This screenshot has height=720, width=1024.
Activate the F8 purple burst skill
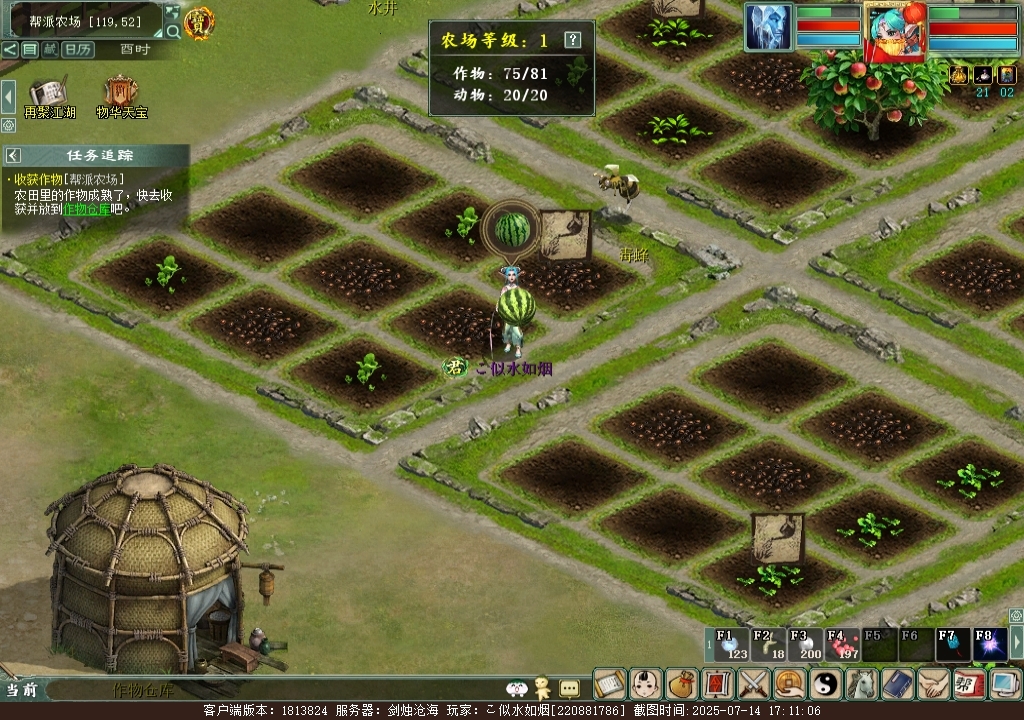coord(988,645)
